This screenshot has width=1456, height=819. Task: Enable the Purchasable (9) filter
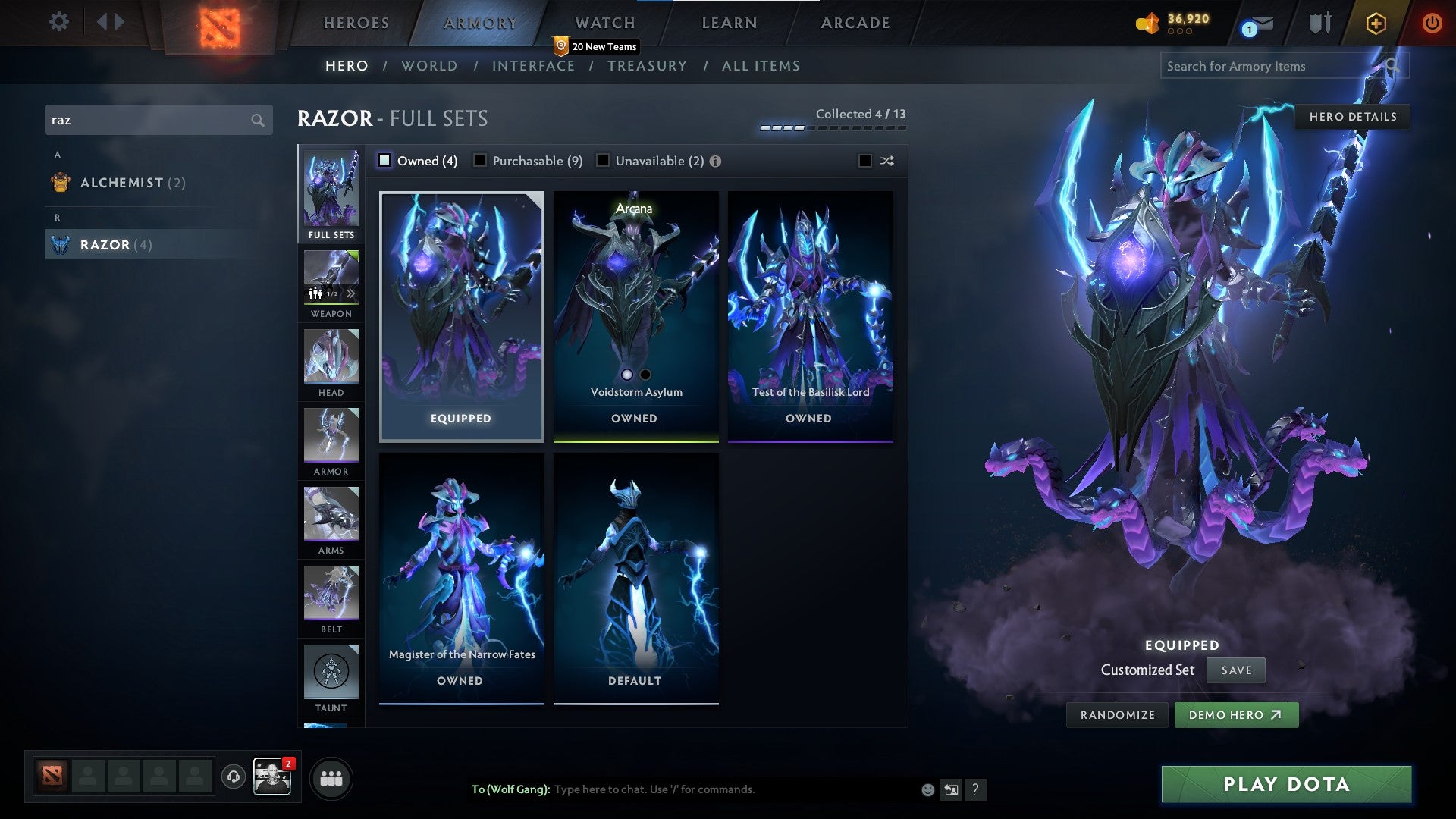pos(480,161)
